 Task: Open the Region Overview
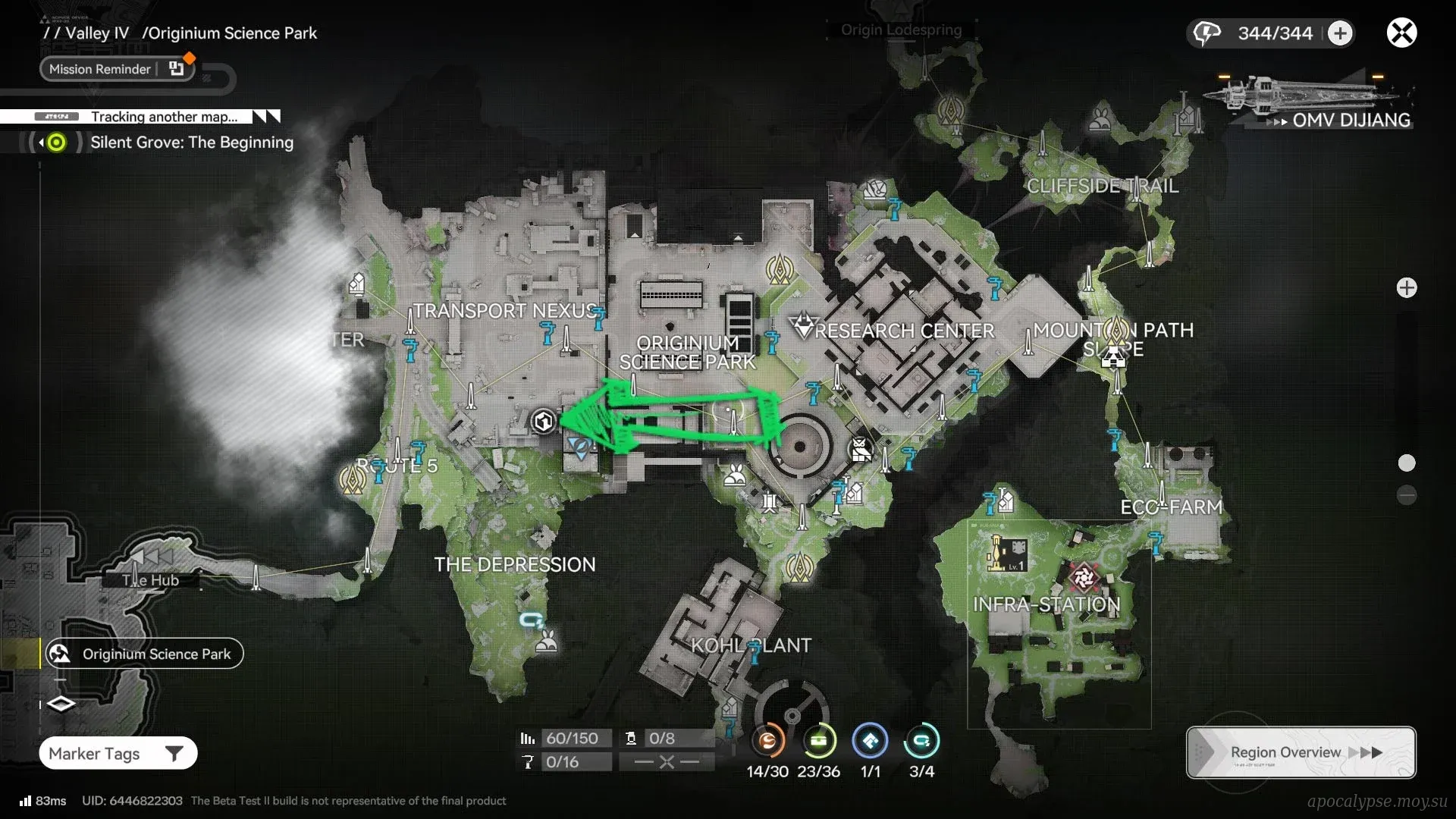pos(1301,752)
